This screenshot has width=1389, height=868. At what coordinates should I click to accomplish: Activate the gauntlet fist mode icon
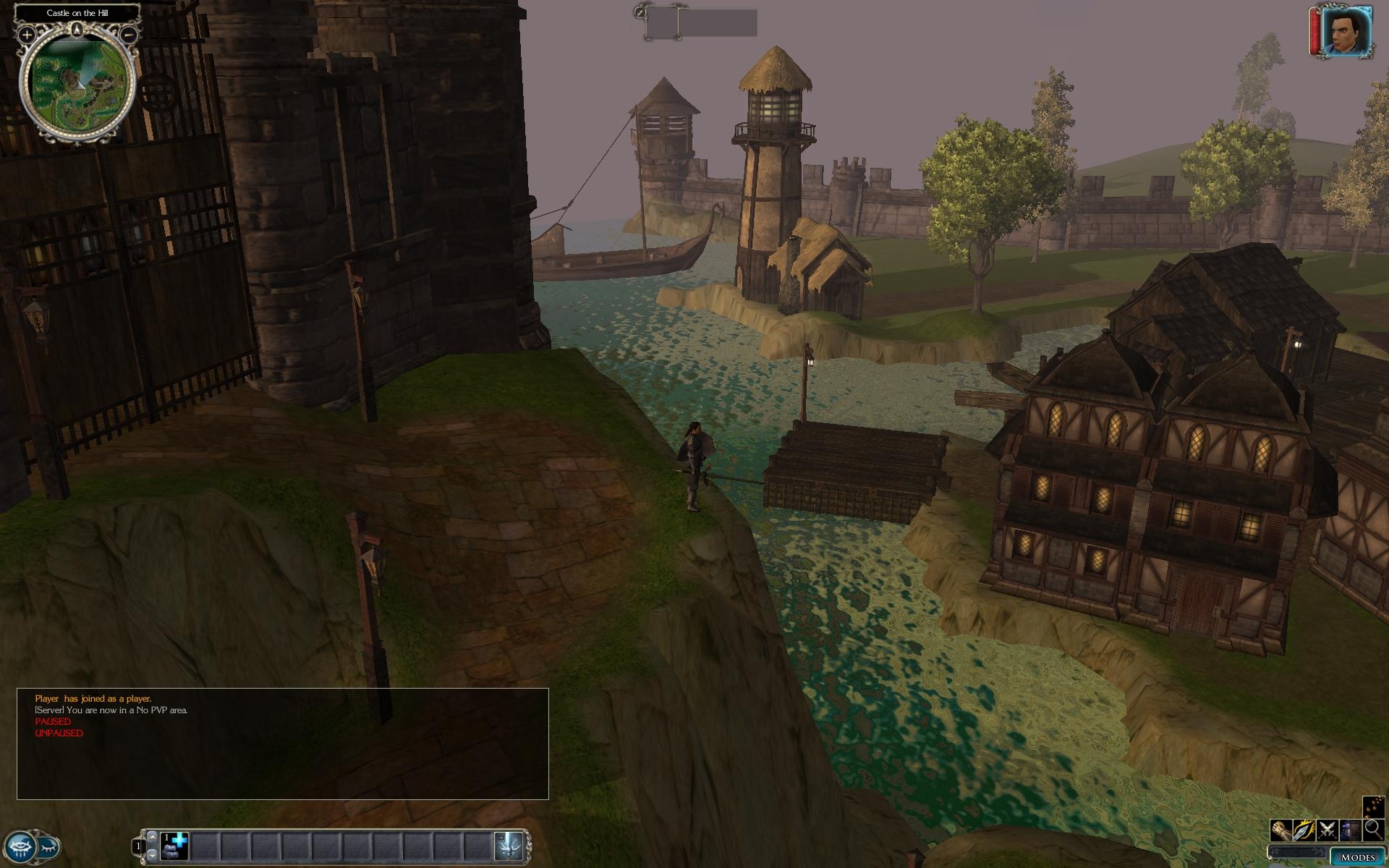(1281, 830)
